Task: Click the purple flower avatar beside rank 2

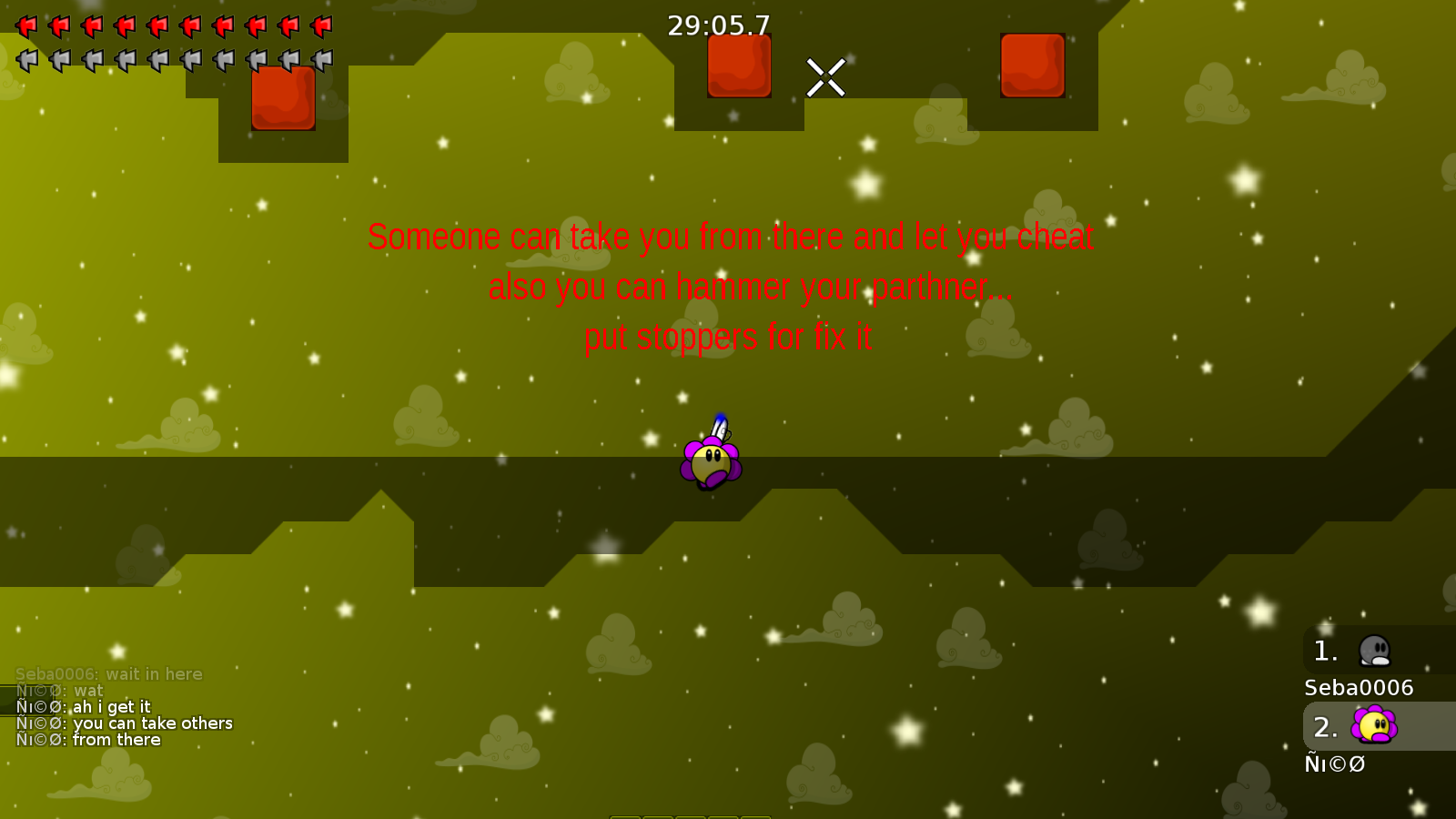Action: [1372, 726]
